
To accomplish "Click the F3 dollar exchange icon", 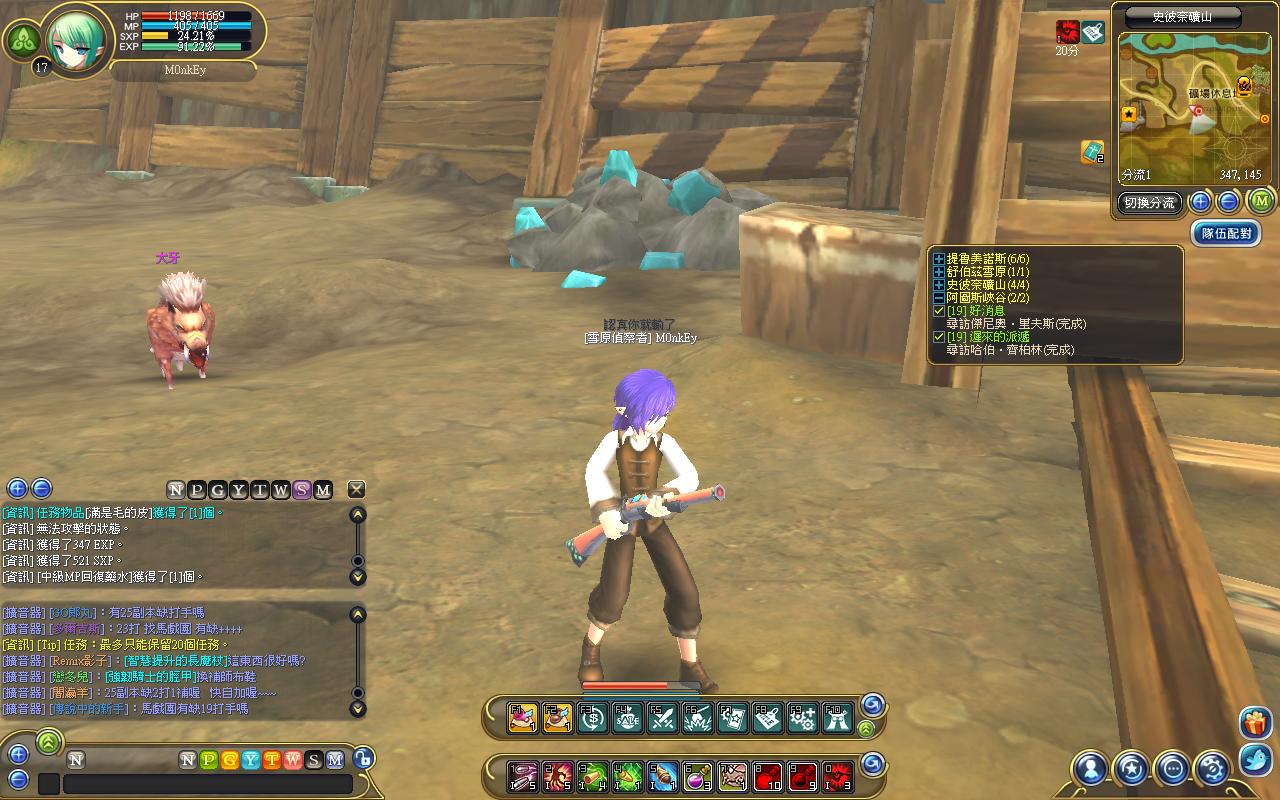I will pos(593,717).
